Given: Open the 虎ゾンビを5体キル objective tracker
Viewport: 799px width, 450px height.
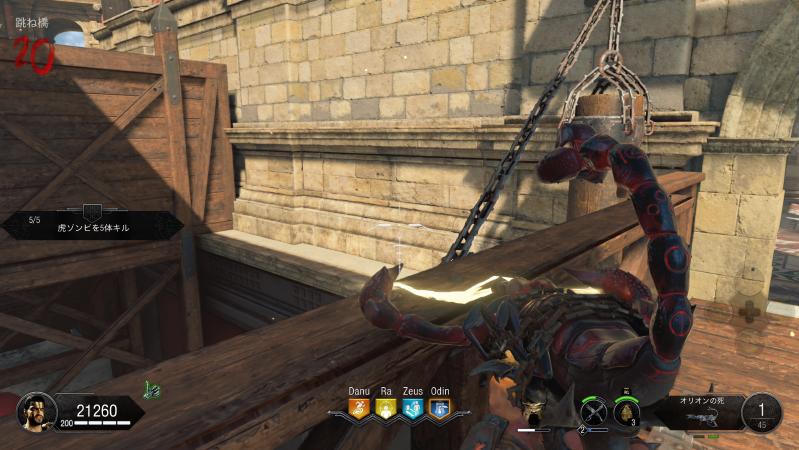Looking at the screenshot, I should (x=91, y=226).
